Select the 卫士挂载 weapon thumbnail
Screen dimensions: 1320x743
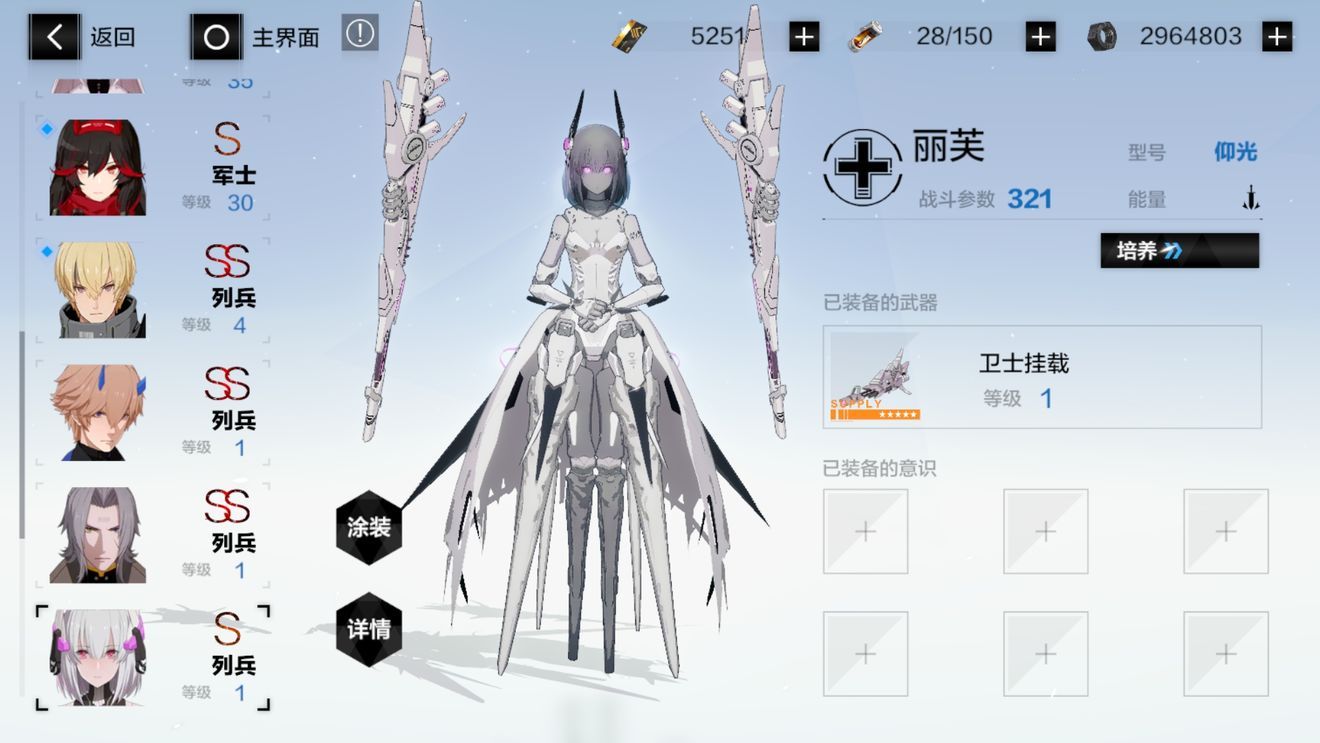[876, 377]
